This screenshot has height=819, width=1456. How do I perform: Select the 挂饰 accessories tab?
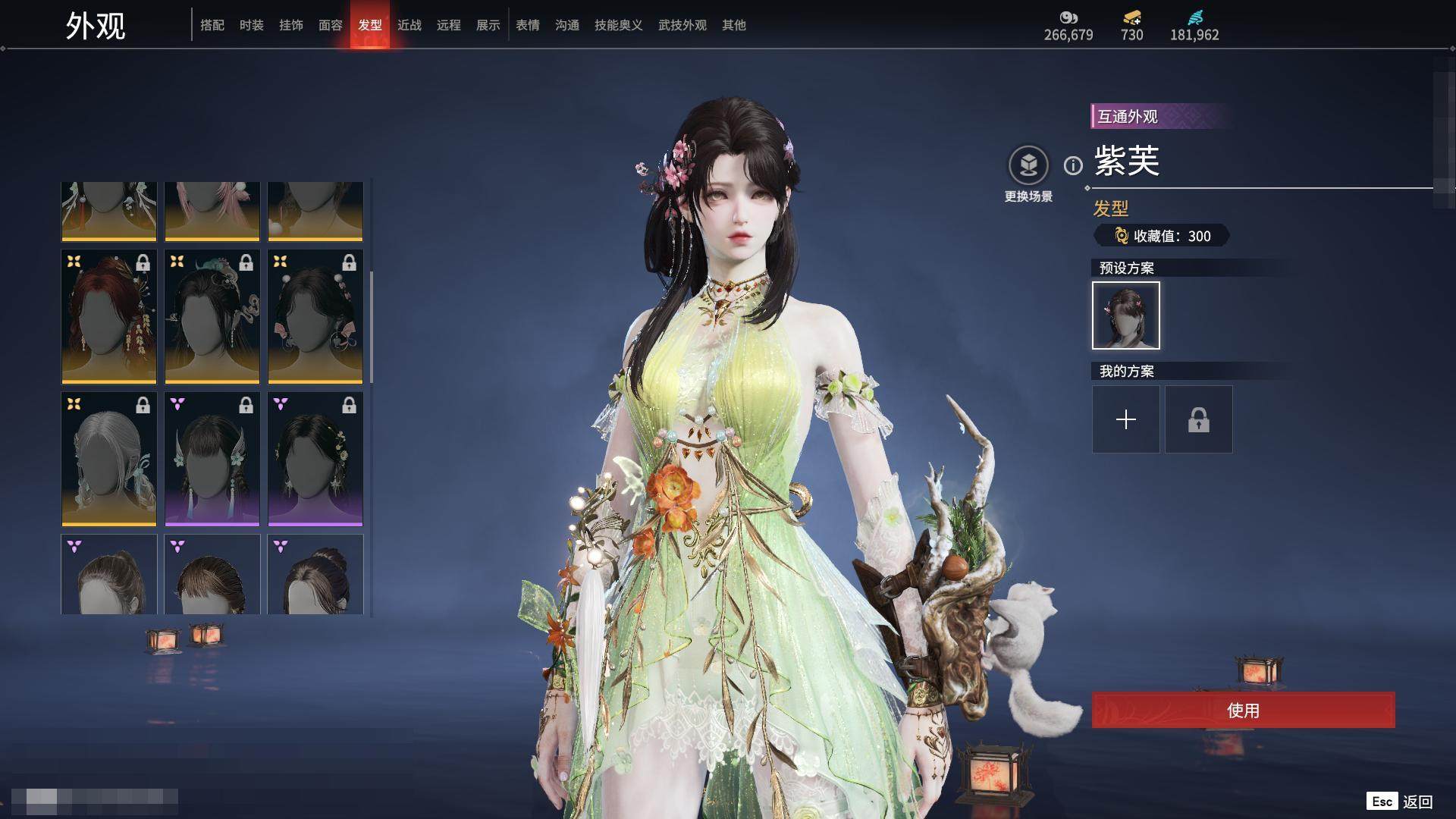(x=291, y=25)
